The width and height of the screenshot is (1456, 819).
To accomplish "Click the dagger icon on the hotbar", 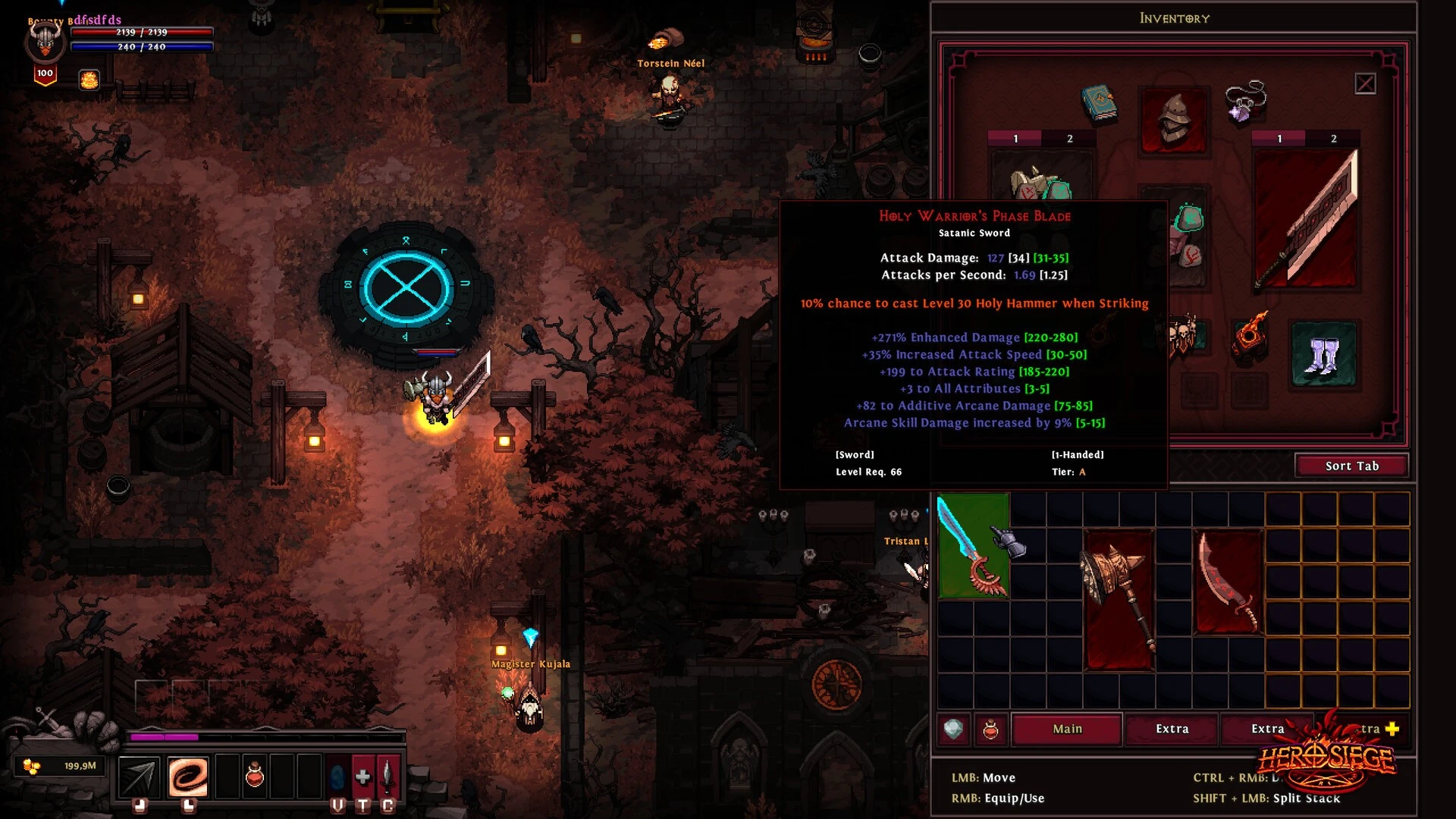I will click(x=388, y=776).
